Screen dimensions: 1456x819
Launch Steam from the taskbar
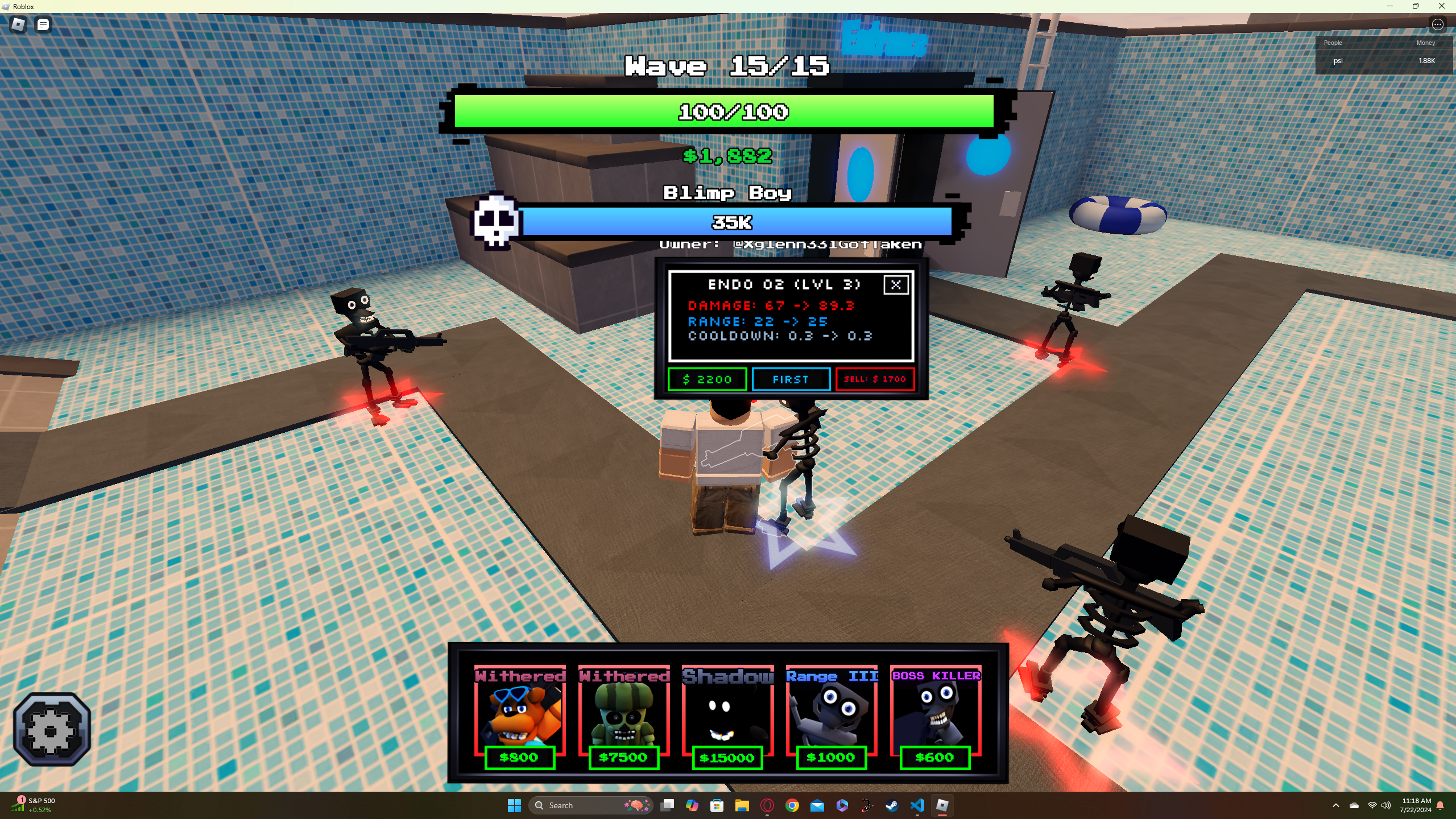[892, 806]
